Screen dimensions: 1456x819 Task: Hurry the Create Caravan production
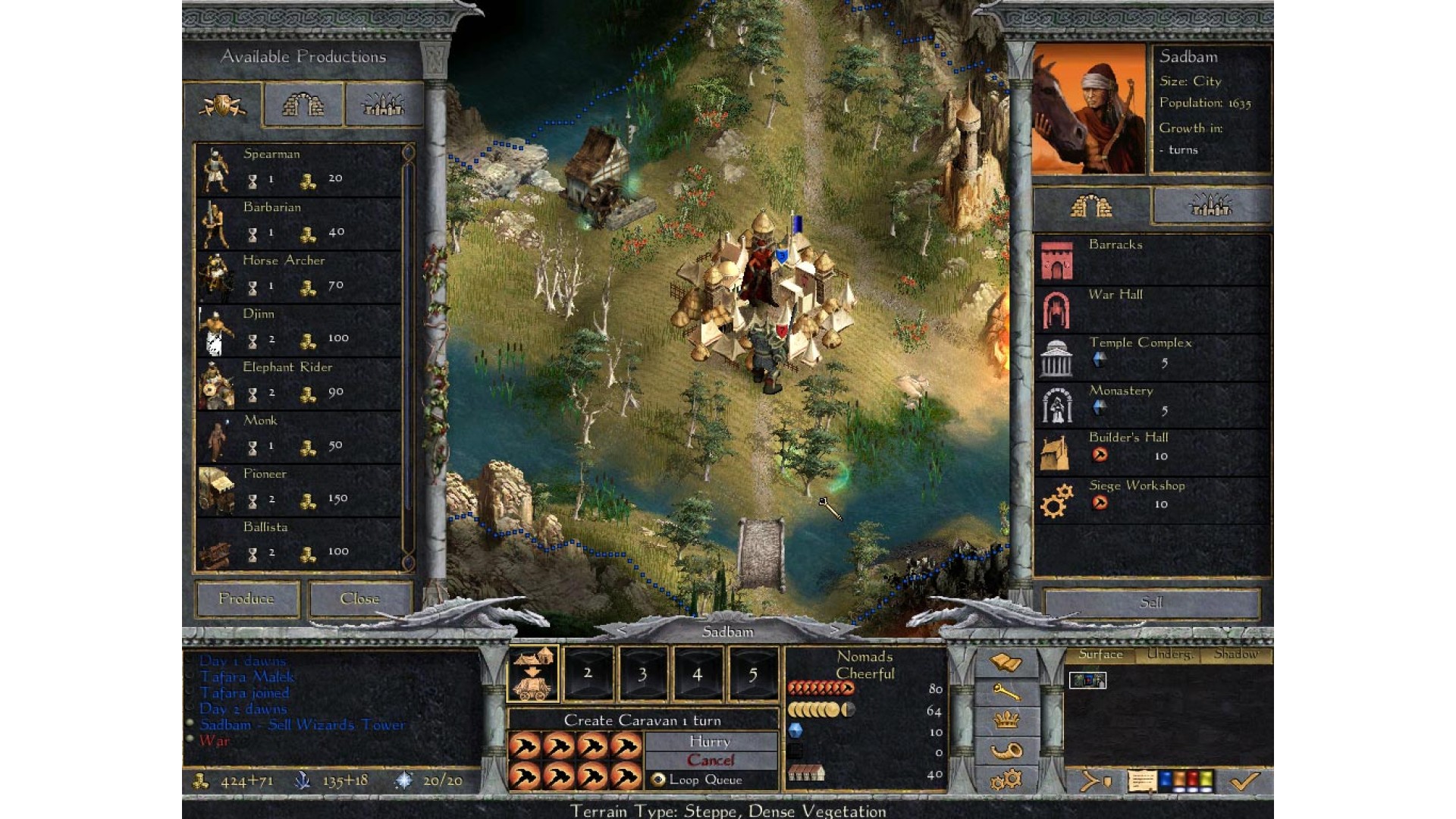point(711,742)
